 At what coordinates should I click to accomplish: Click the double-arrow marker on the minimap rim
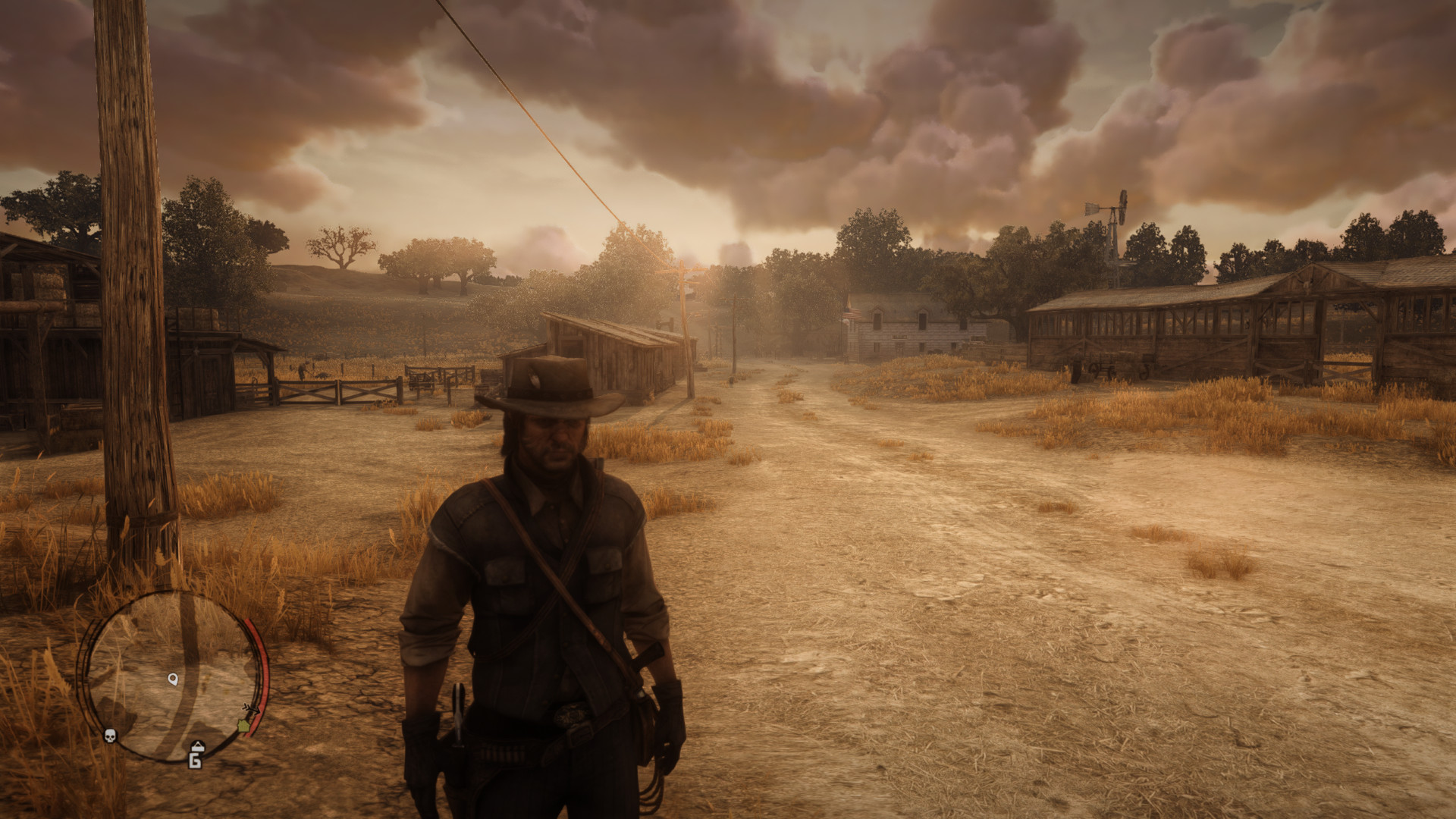(x=253, y=708)
